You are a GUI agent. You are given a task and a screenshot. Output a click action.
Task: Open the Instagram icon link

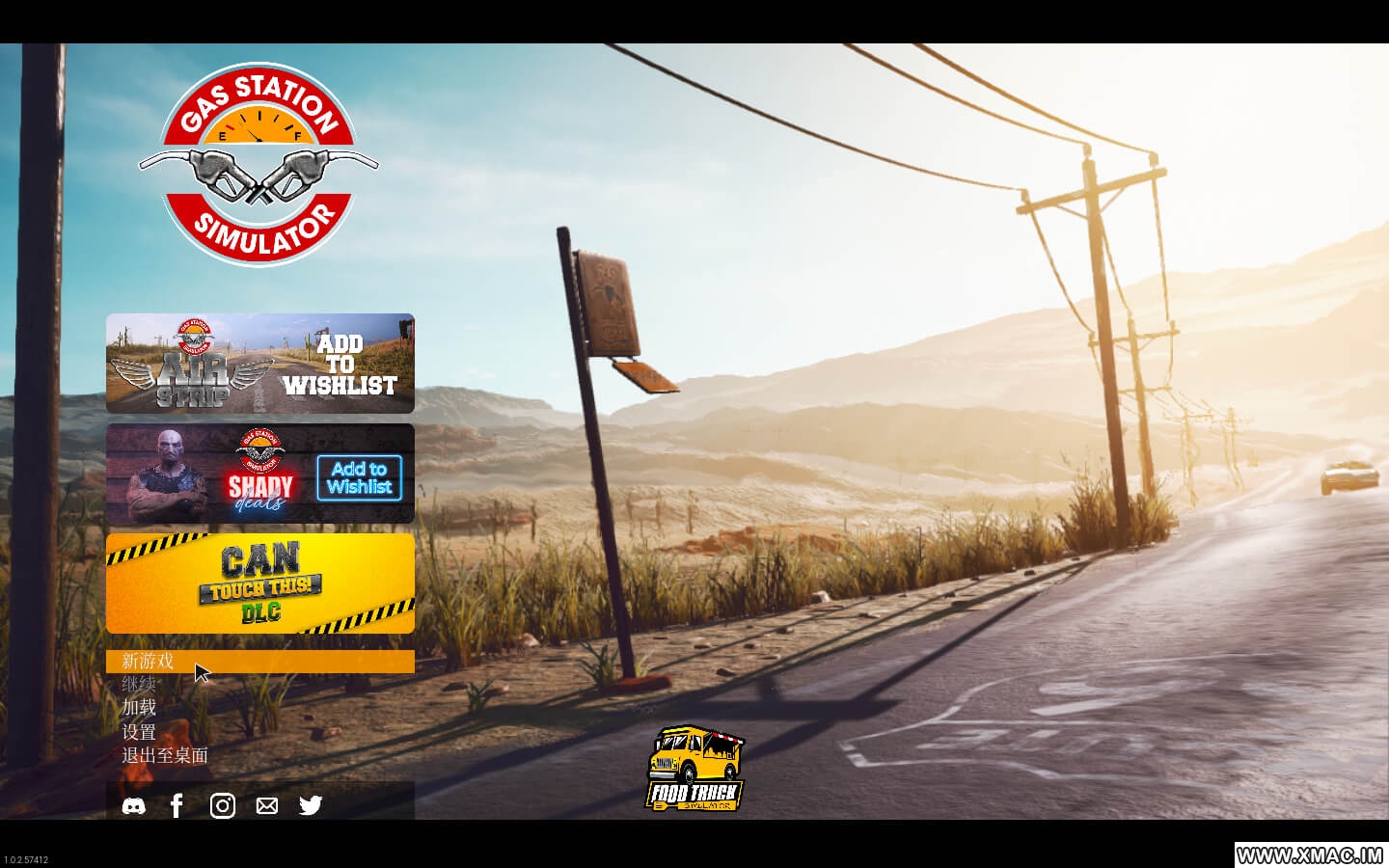click(223, 805)
